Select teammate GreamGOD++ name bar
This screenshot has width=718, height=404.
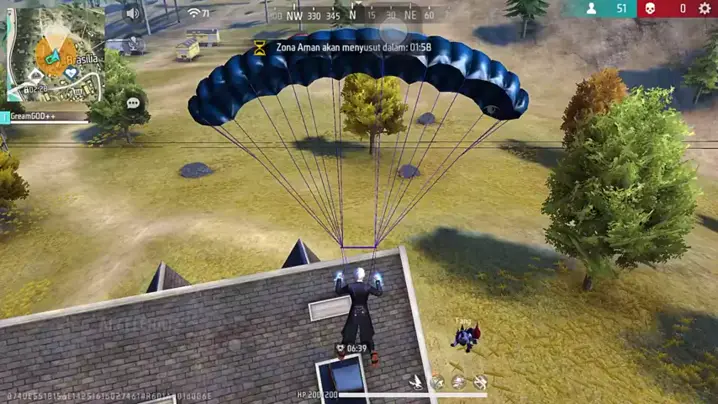(45, 117)
